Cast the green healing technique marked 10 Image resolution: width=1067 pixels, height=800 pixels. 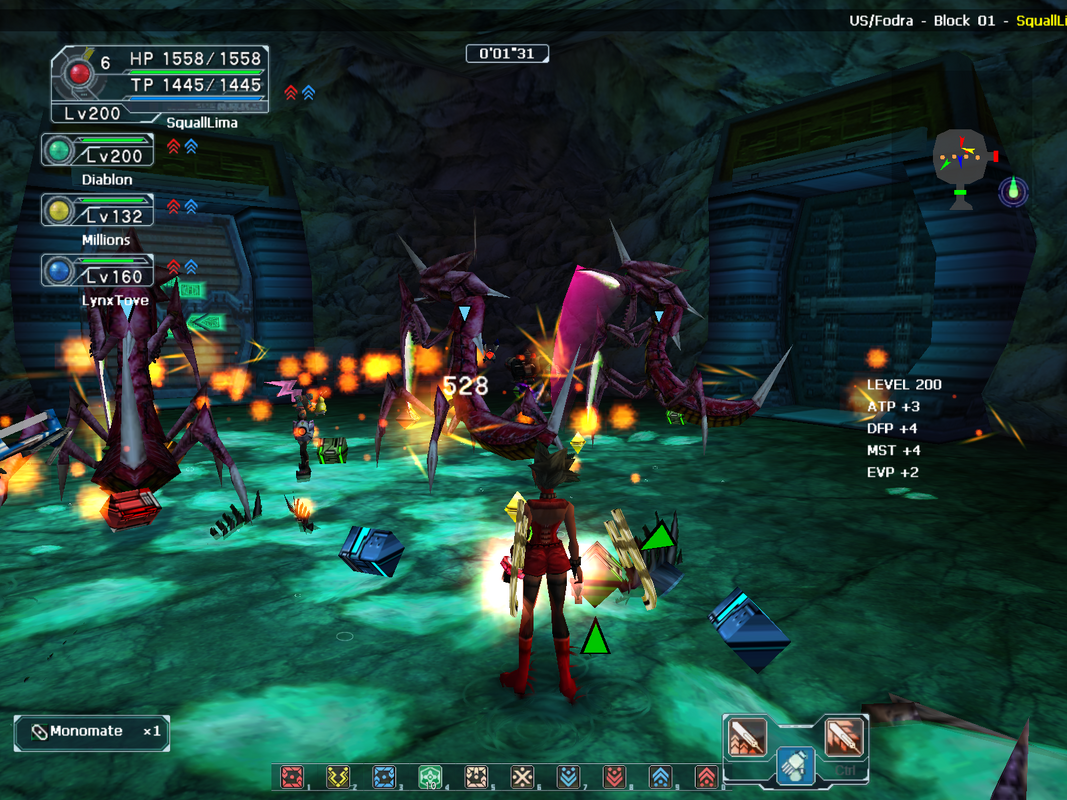pyautogui.click(x=430, y=777)
